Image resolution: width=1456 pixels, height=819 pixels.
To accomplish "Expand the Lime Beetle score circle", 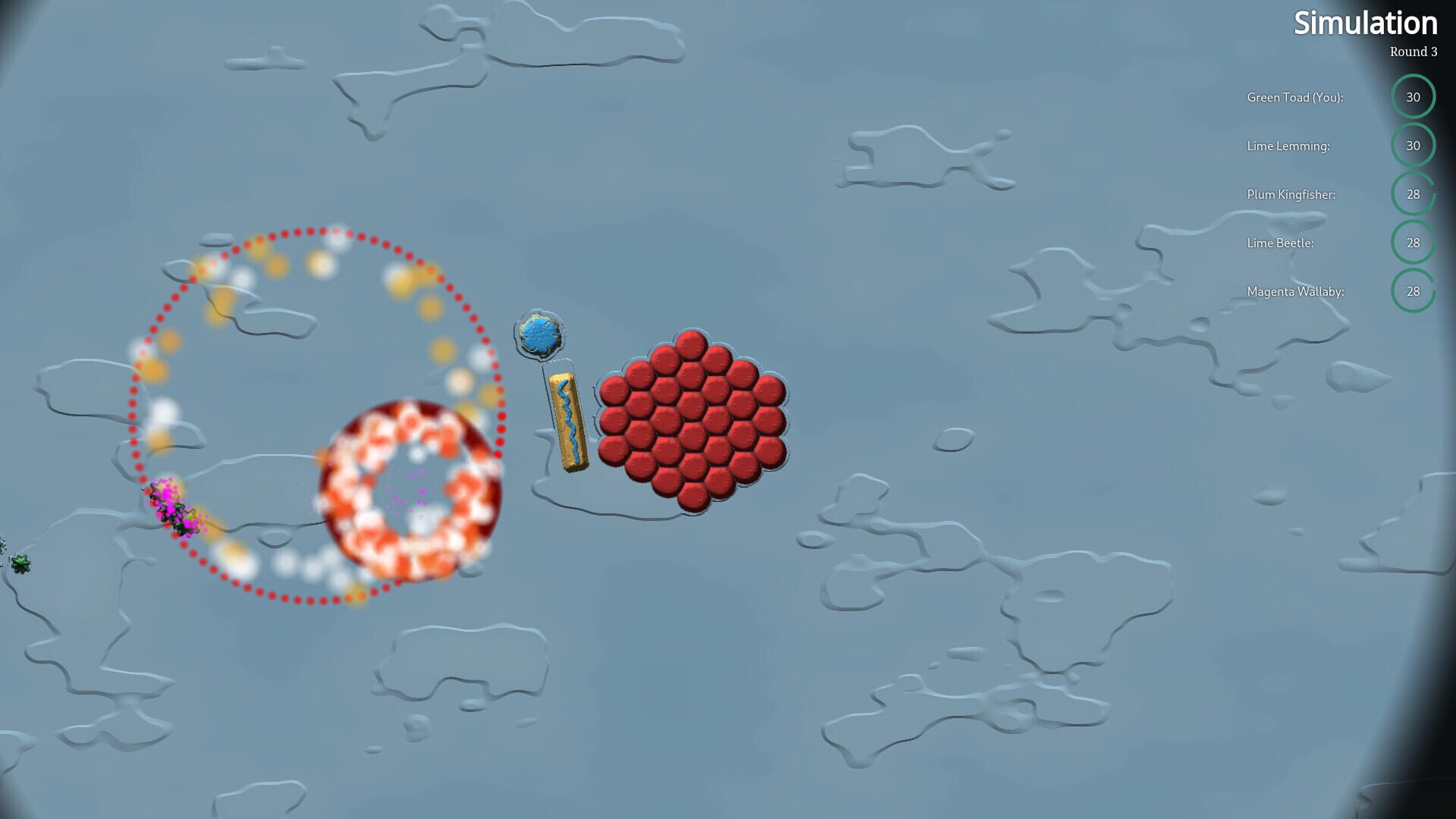I will tap(1414, 243).
